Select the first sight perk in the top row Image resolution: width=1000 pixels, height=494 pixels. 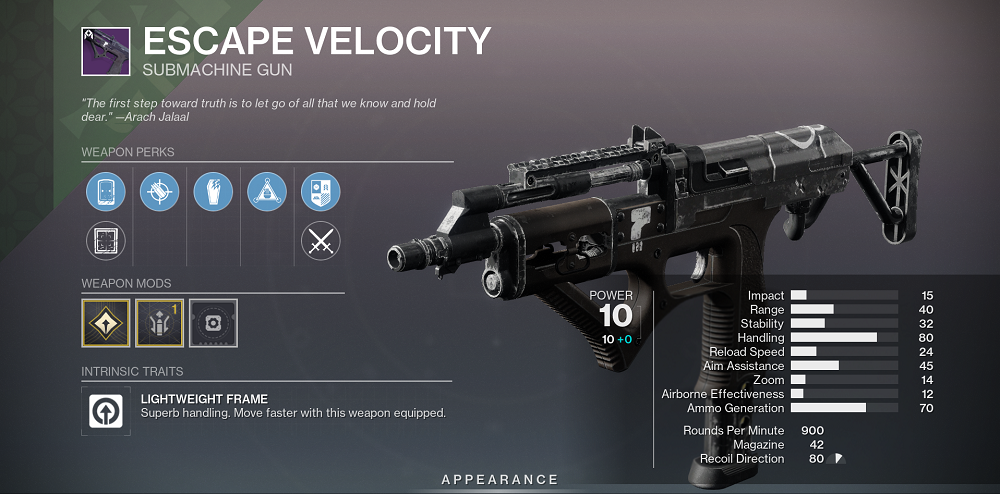point(105,192)
